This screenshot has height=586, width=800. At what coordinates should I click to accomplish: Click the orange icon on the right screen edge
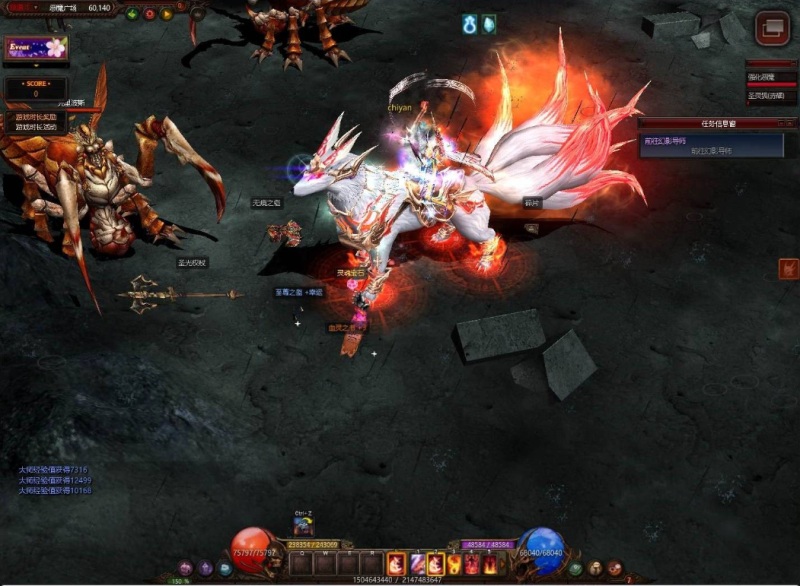click(788, 268)
